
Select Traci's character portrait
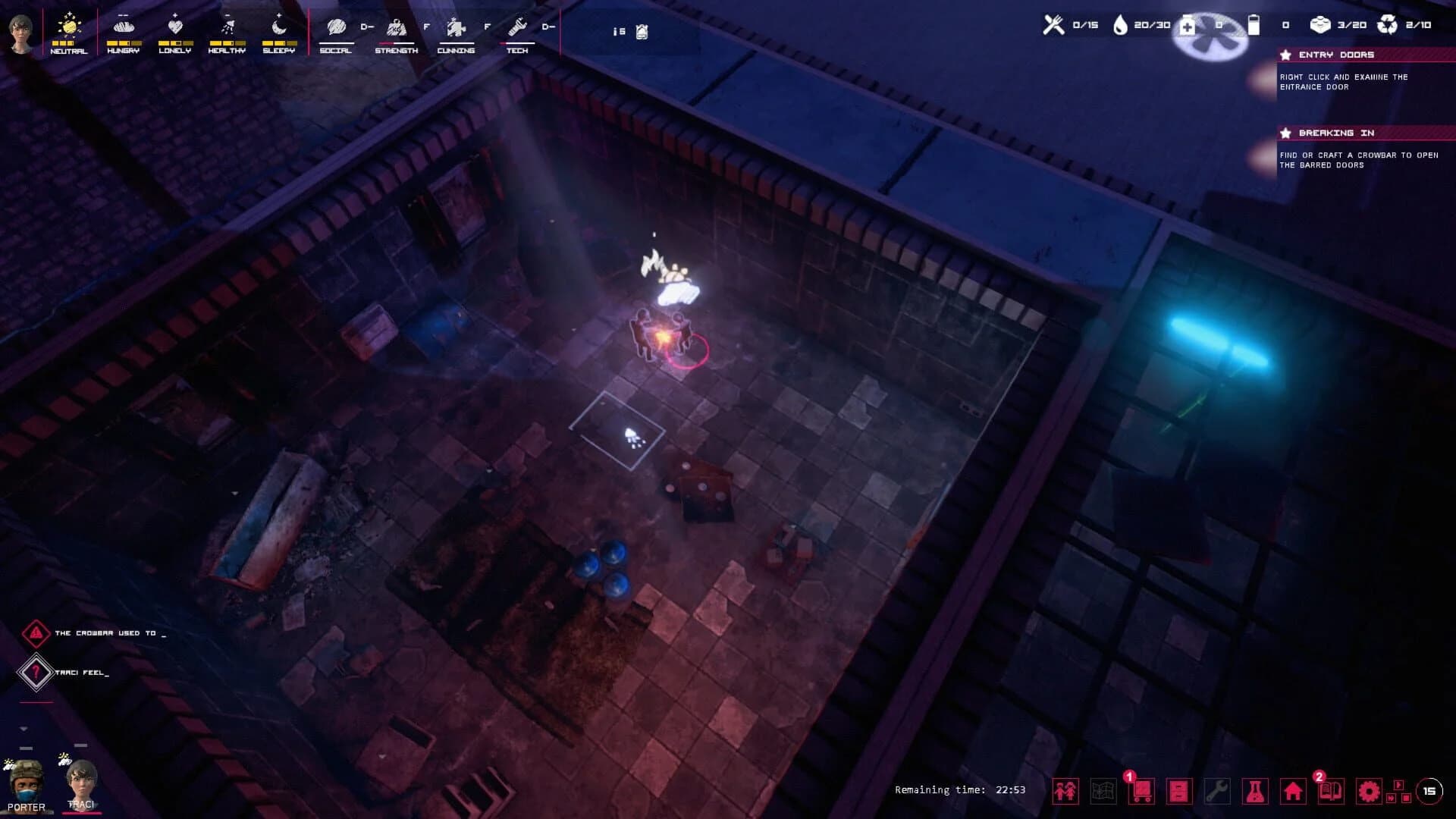coord(82,783)
